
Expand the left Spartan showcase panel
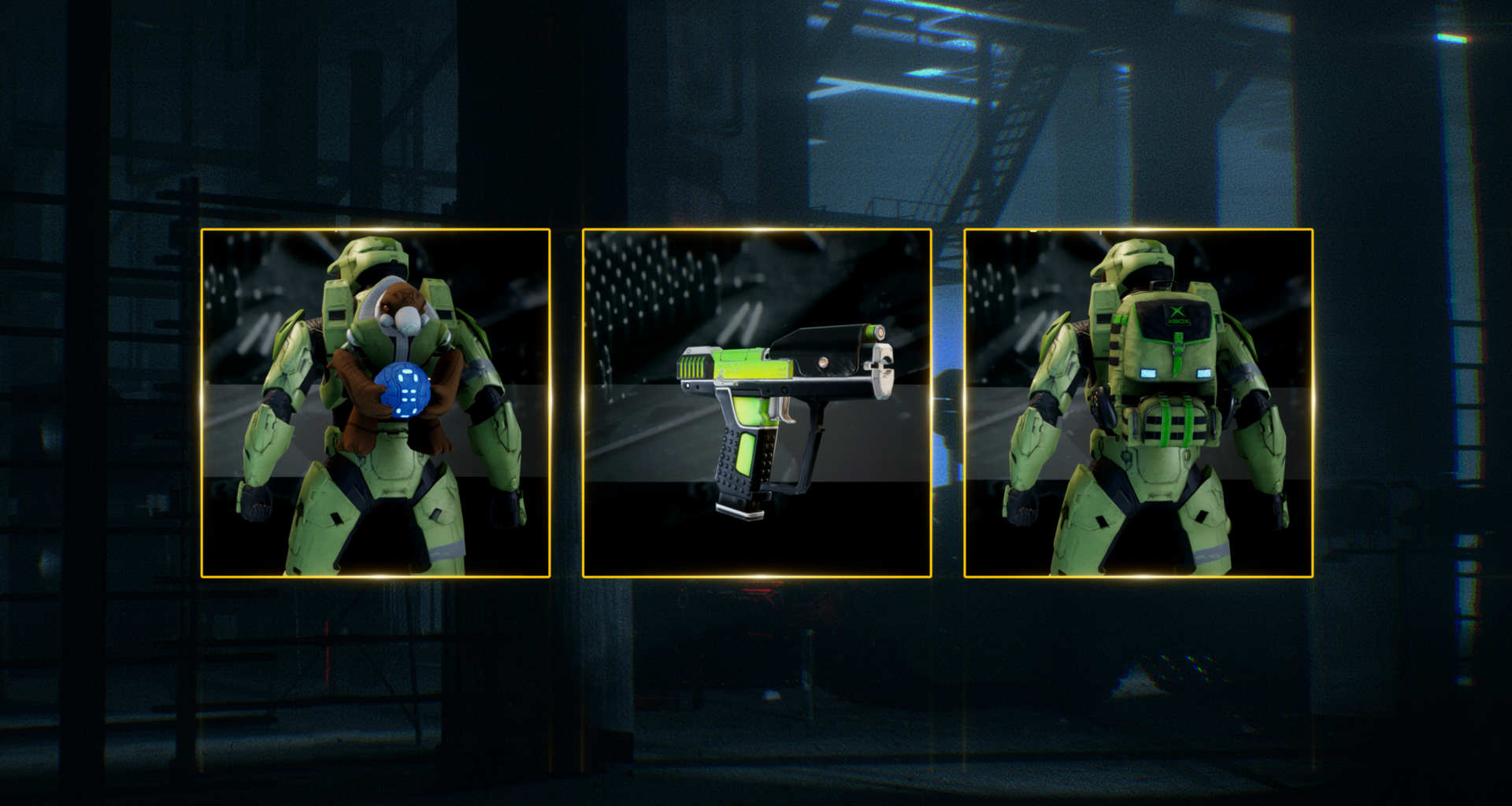tap(374, 403)
